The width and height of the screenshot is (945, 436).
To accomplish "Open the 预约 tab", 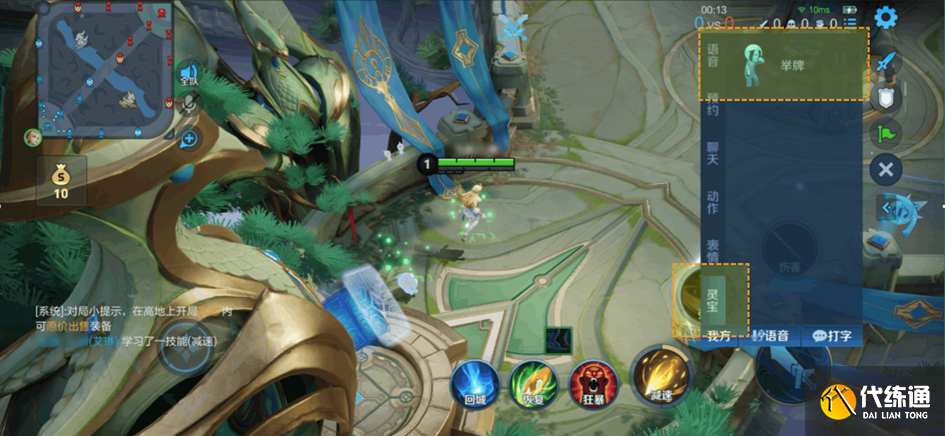I will pyautogui.click(x=713, y=104).
